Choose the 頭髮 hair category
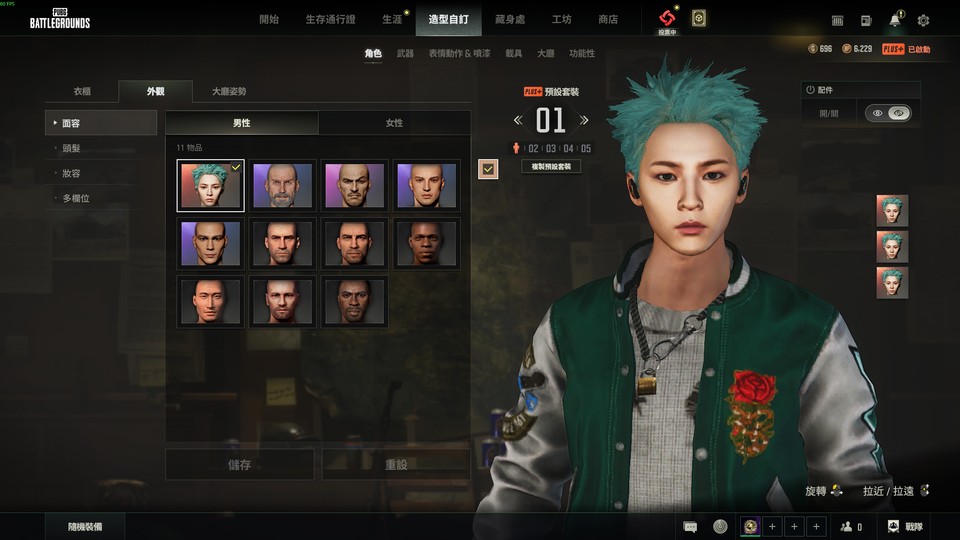 point(71,148)
